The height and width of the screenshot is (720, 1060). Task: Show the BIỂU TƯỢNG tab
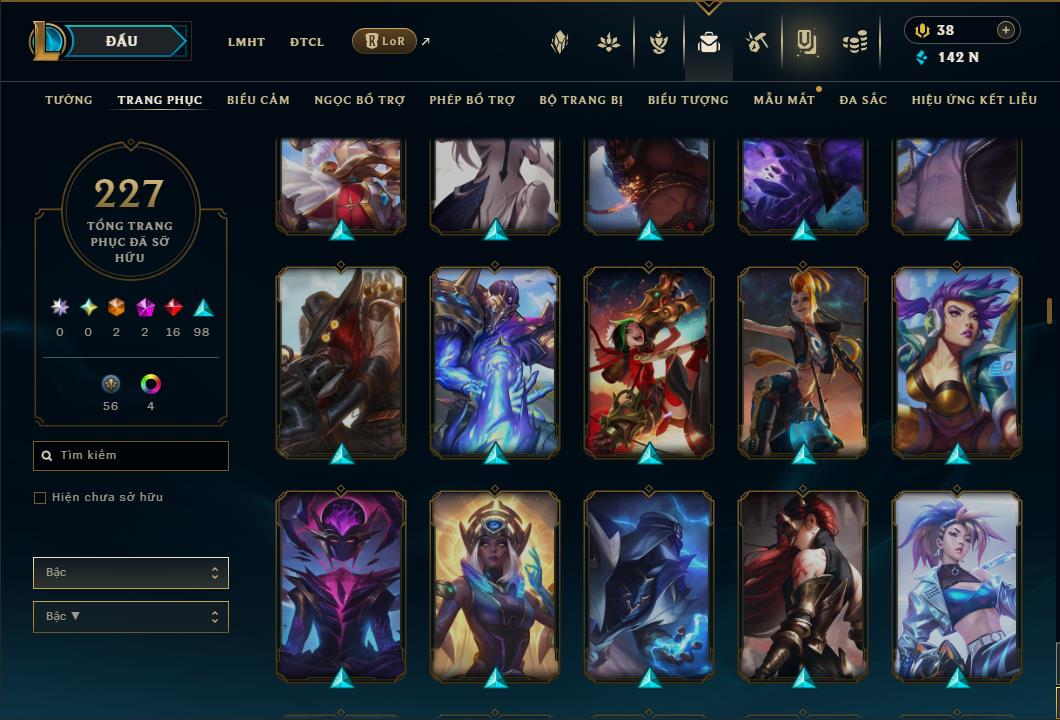688,100
